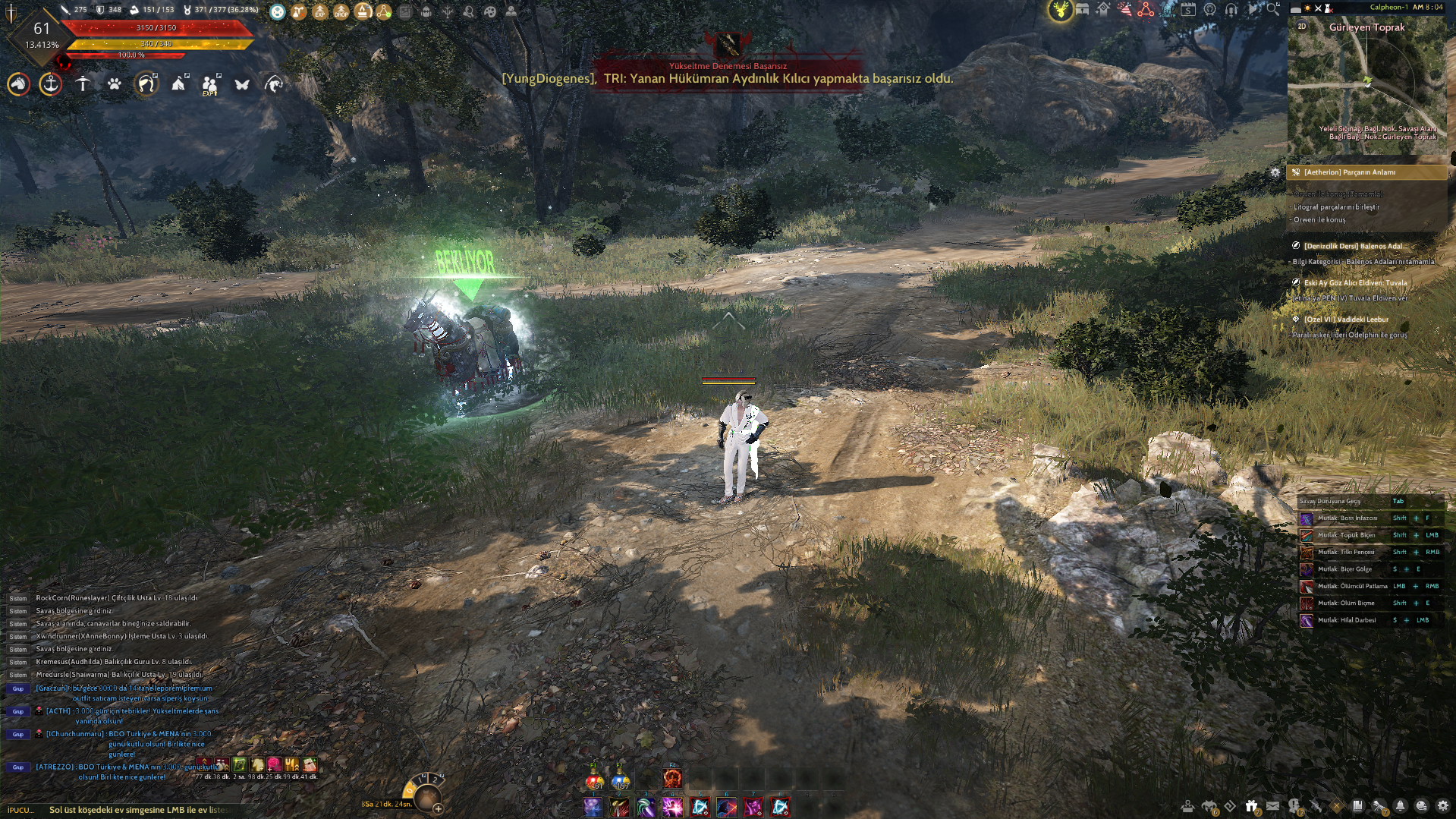Click the DROP buff icon at top
This screenshot has width=1456, height=819.
pos(342,11)
